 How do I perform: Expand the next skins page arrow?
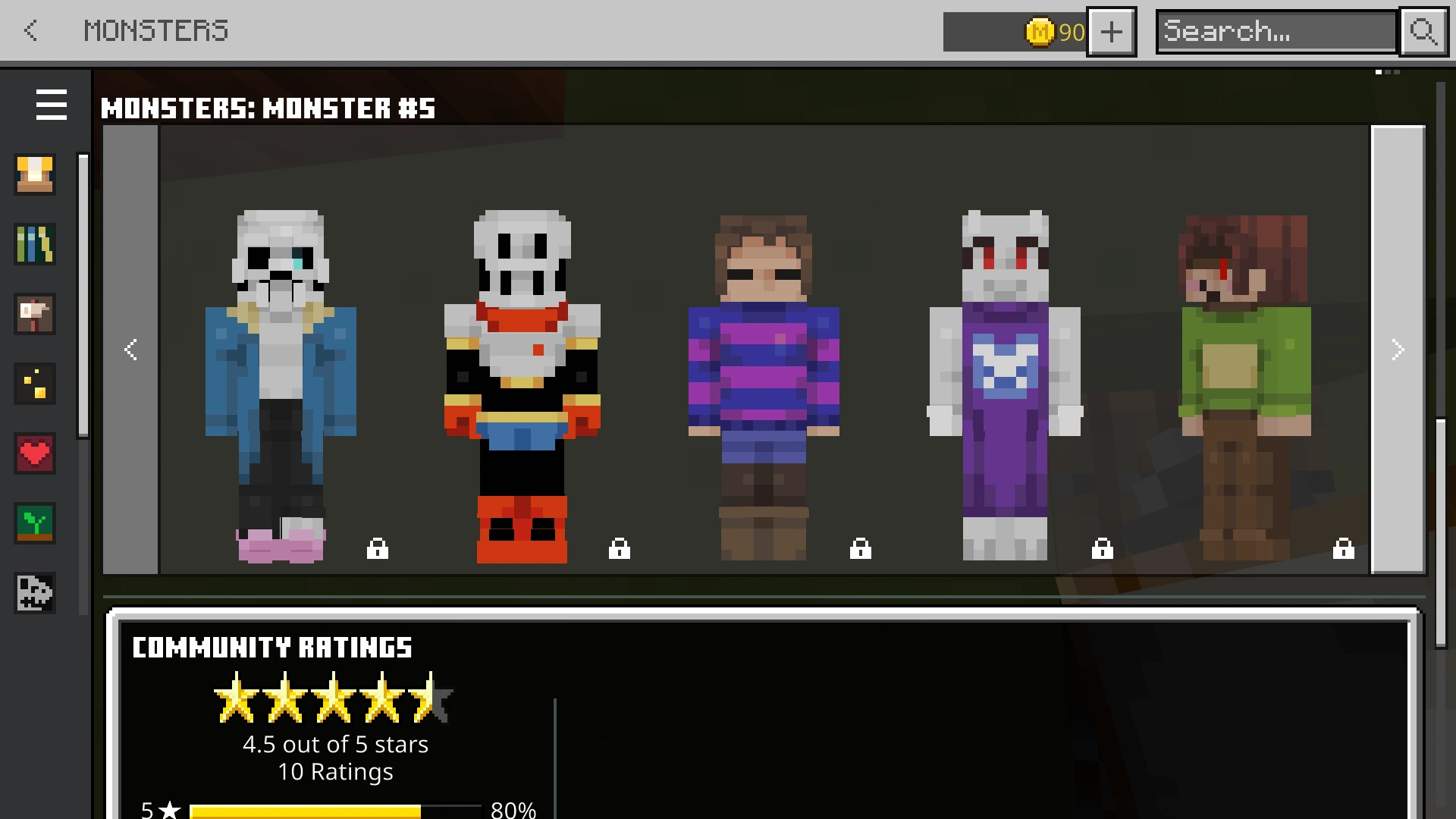tap(1398, 350)
